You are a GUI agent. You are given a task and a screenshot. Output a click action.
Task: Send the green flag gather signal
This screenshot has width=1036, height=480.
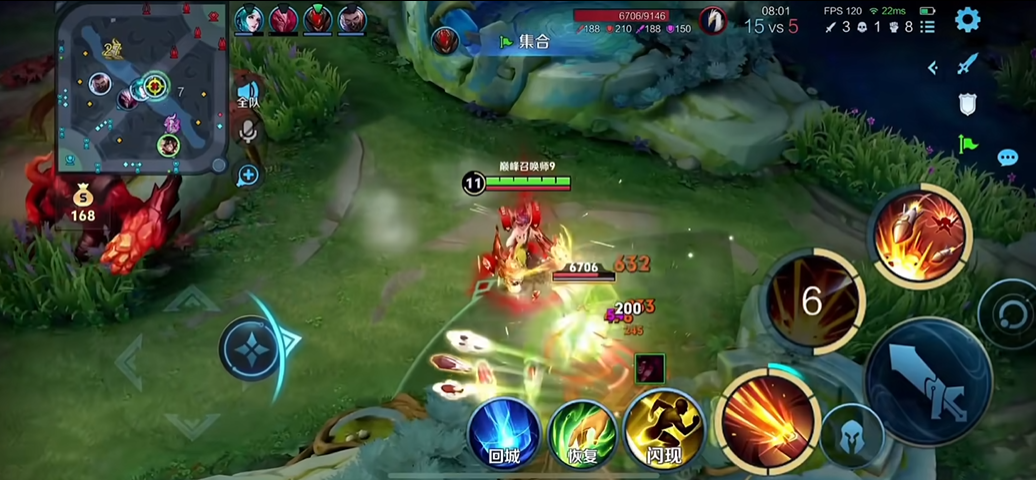point(967,144)
